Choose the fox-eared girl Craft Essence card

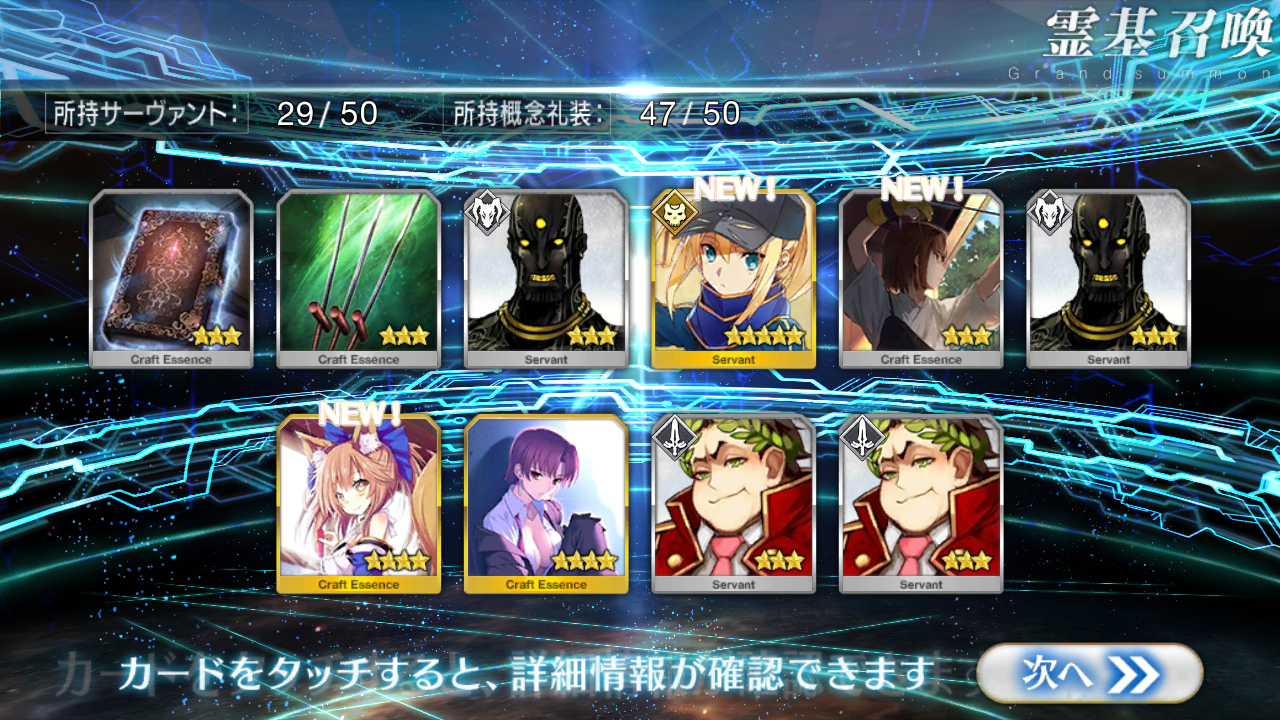coord(358,503)
